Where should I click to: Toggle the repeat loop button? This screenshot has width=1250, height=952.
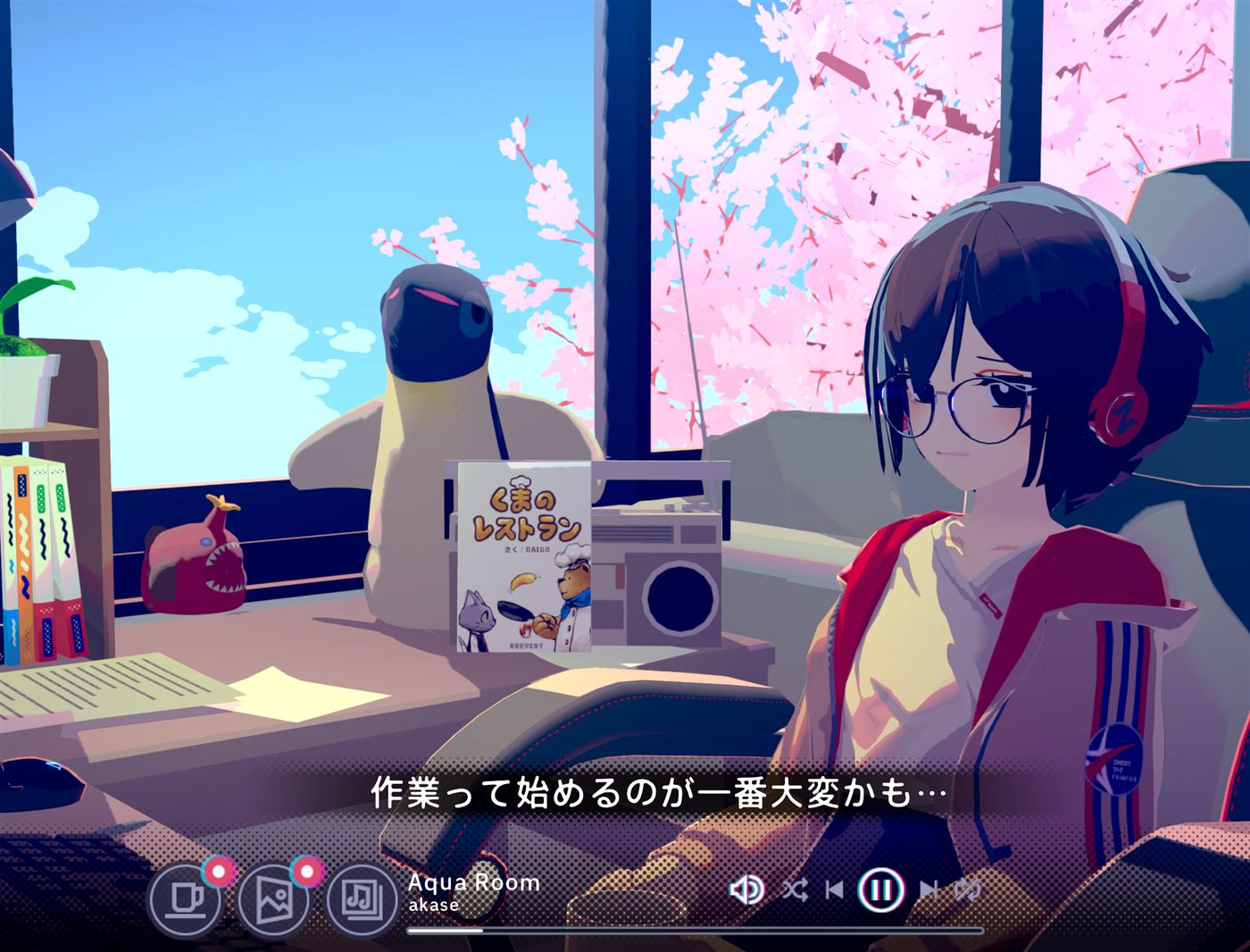pos(969,889)
